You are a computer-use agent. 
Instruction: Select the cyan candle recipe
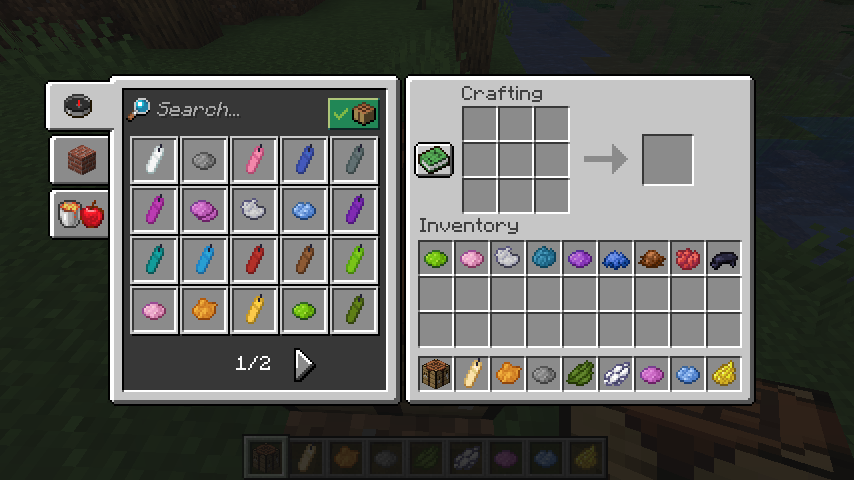[x=155, y=260]
